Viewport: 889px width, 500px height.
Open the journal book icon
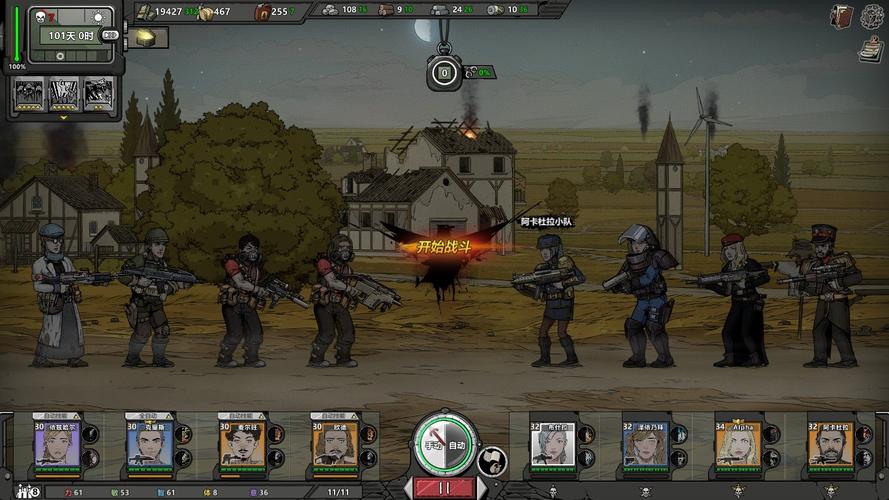point(841,16)
